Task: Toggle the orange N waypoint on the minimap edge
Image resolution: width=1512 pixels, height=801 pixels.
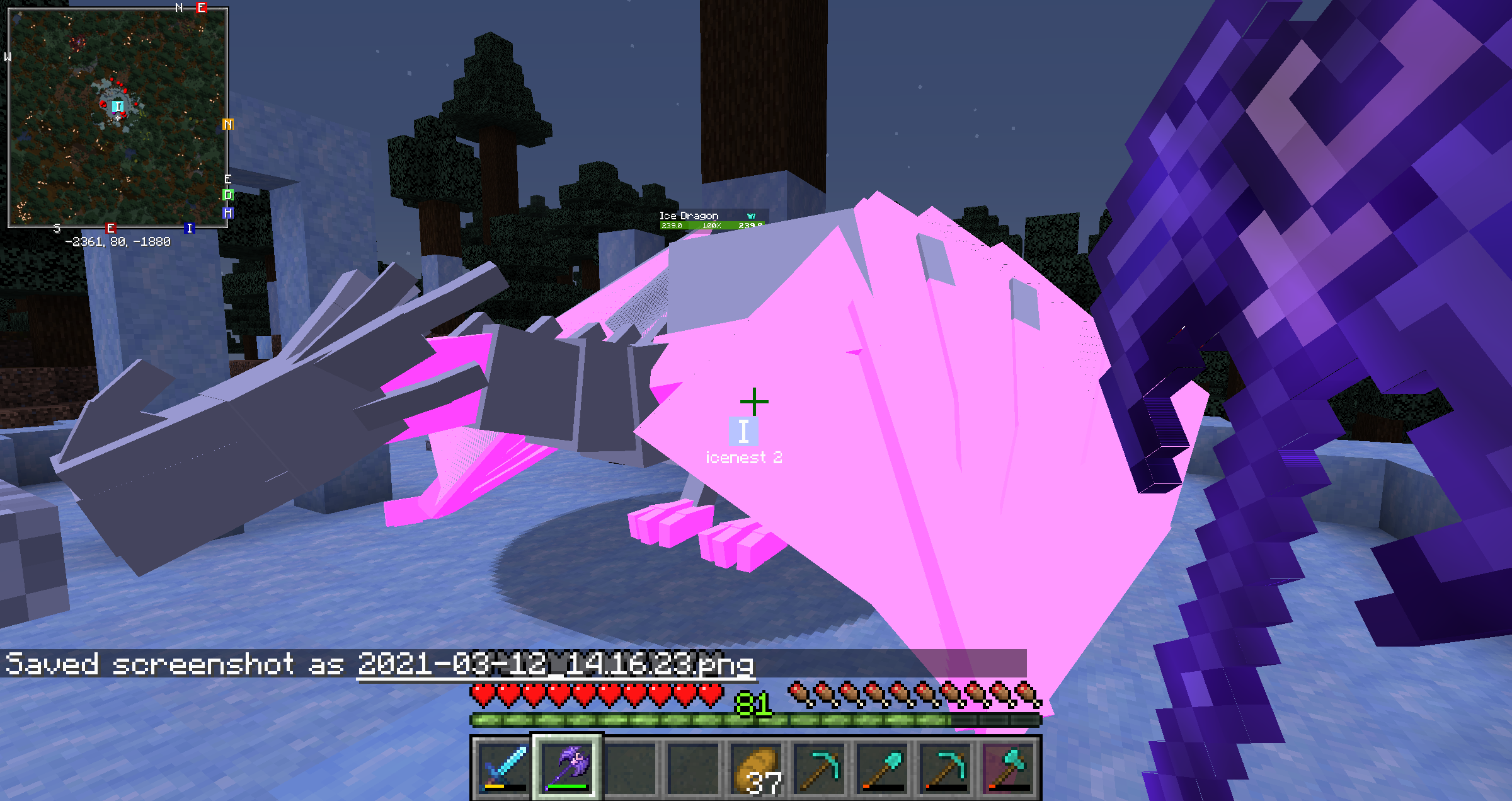Action: point(227,124)
